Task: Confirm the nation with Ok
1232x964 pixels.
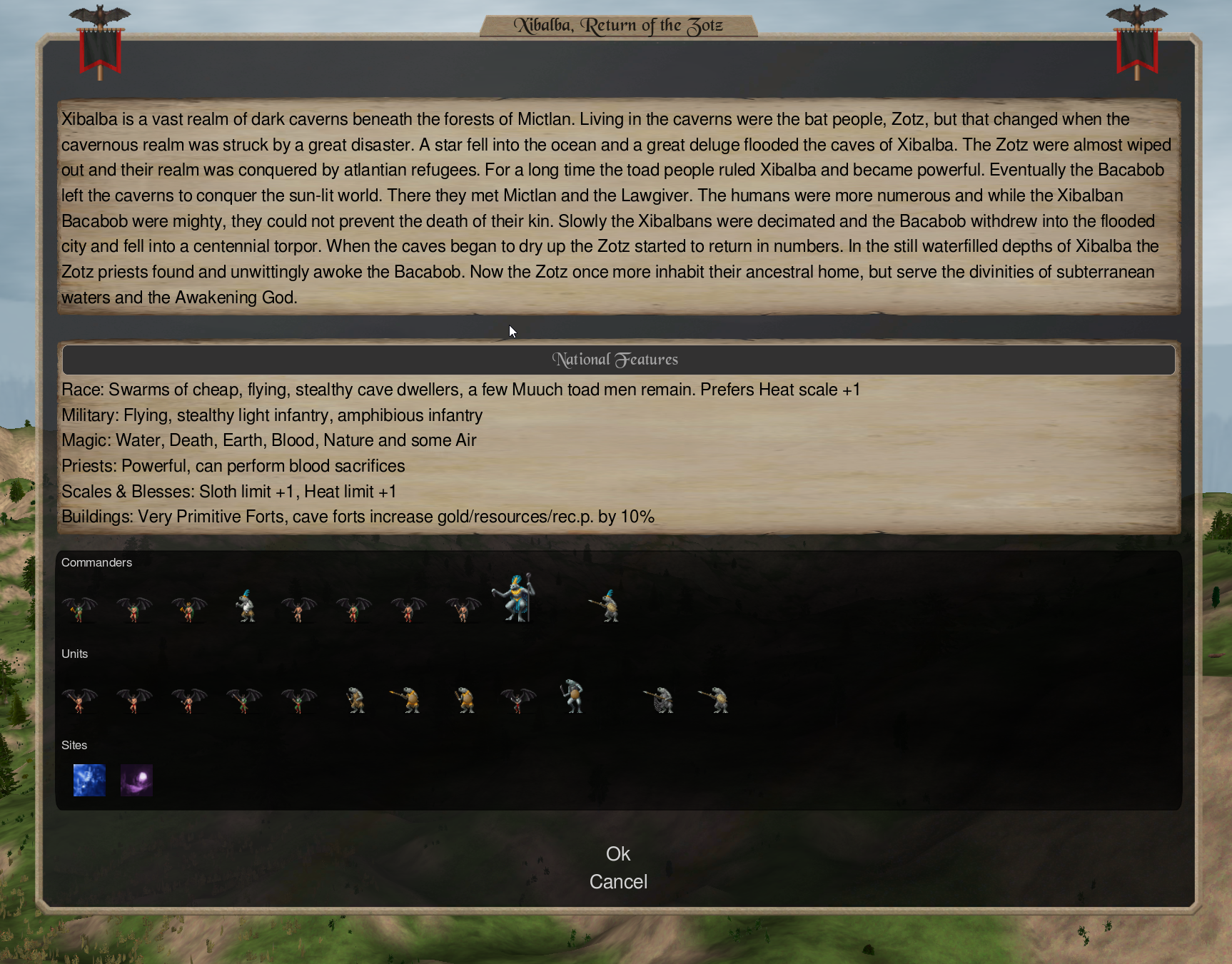Action: pyautogui.click(x=617, y=853)
